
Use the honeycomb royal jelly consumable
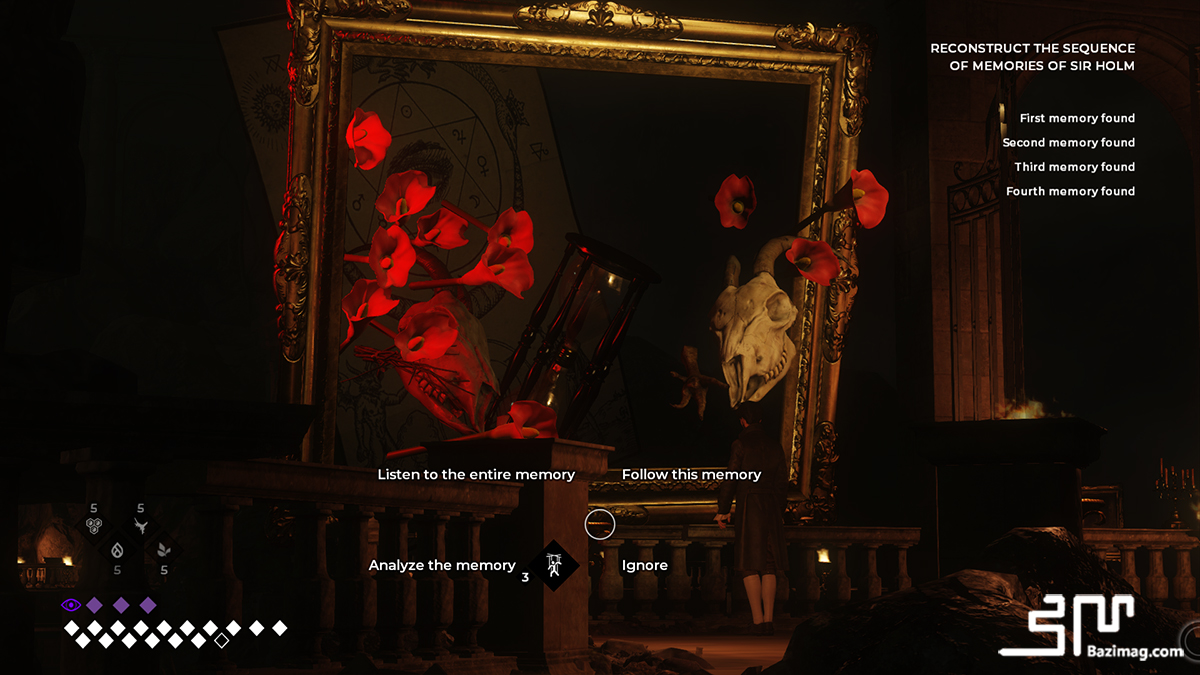pos(94,526)
